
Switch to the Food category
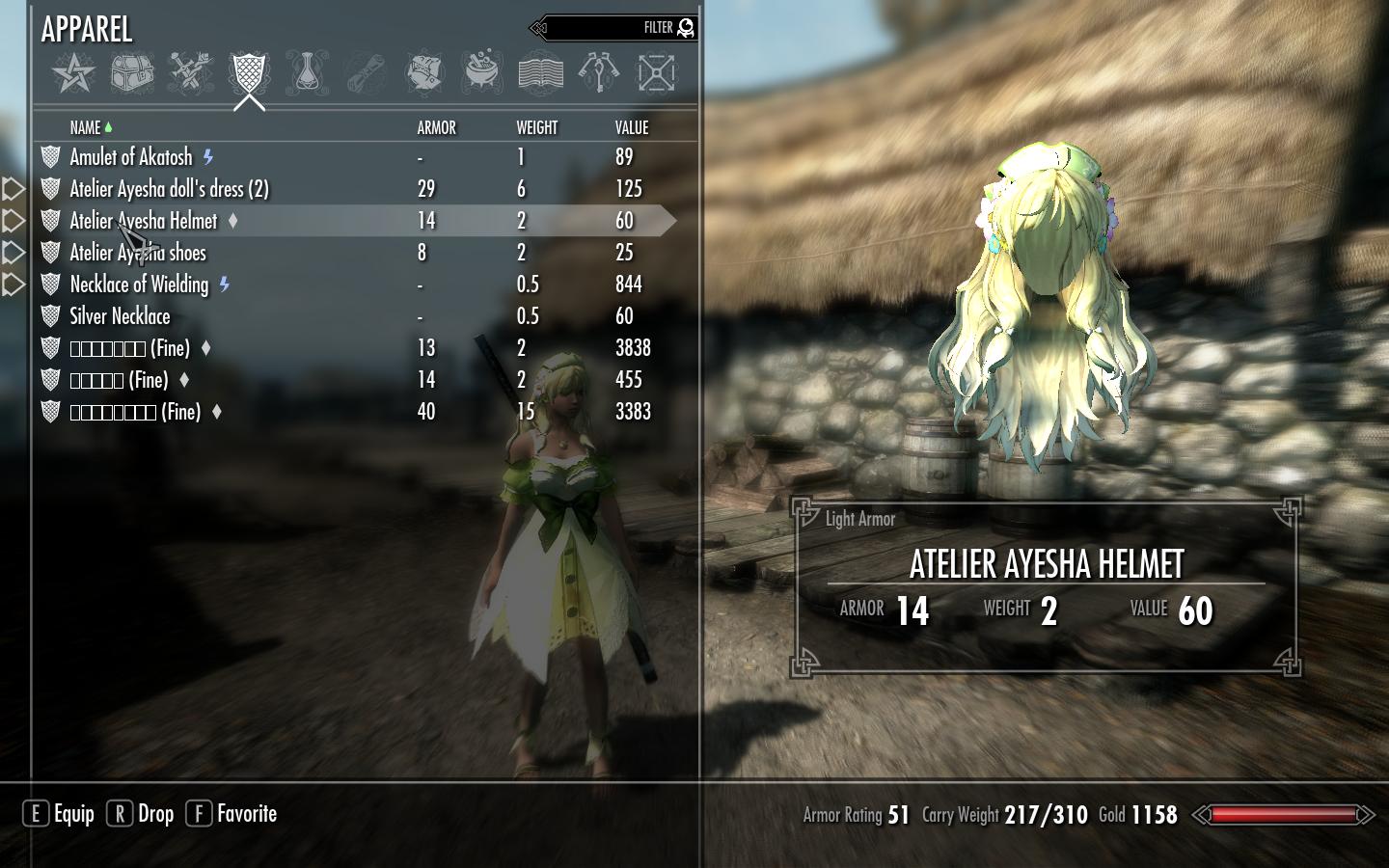[x=423, y=73]
